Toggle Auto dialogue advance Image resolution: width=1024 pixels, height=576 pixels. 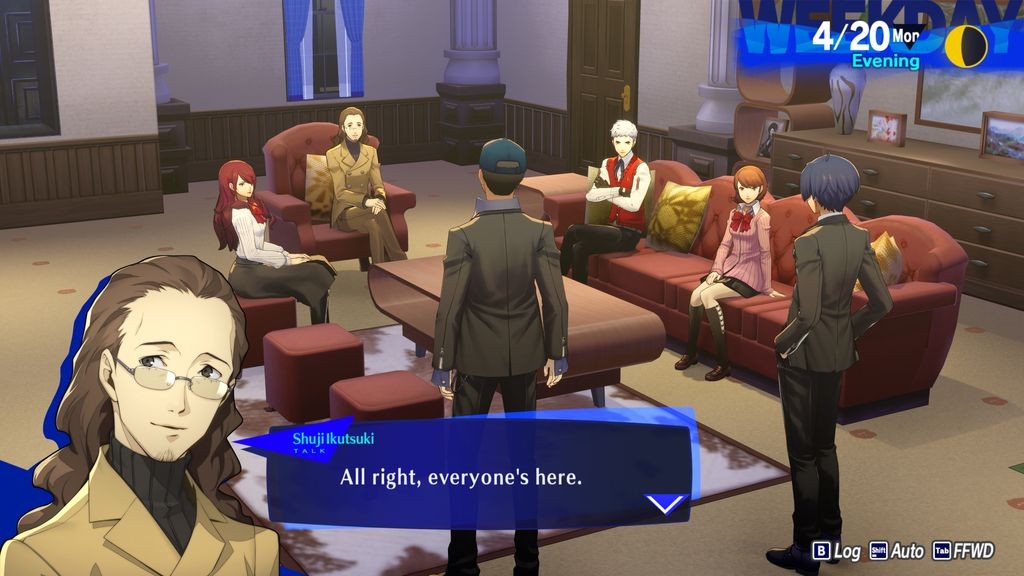pyautogui.click(x=897, y=551)
